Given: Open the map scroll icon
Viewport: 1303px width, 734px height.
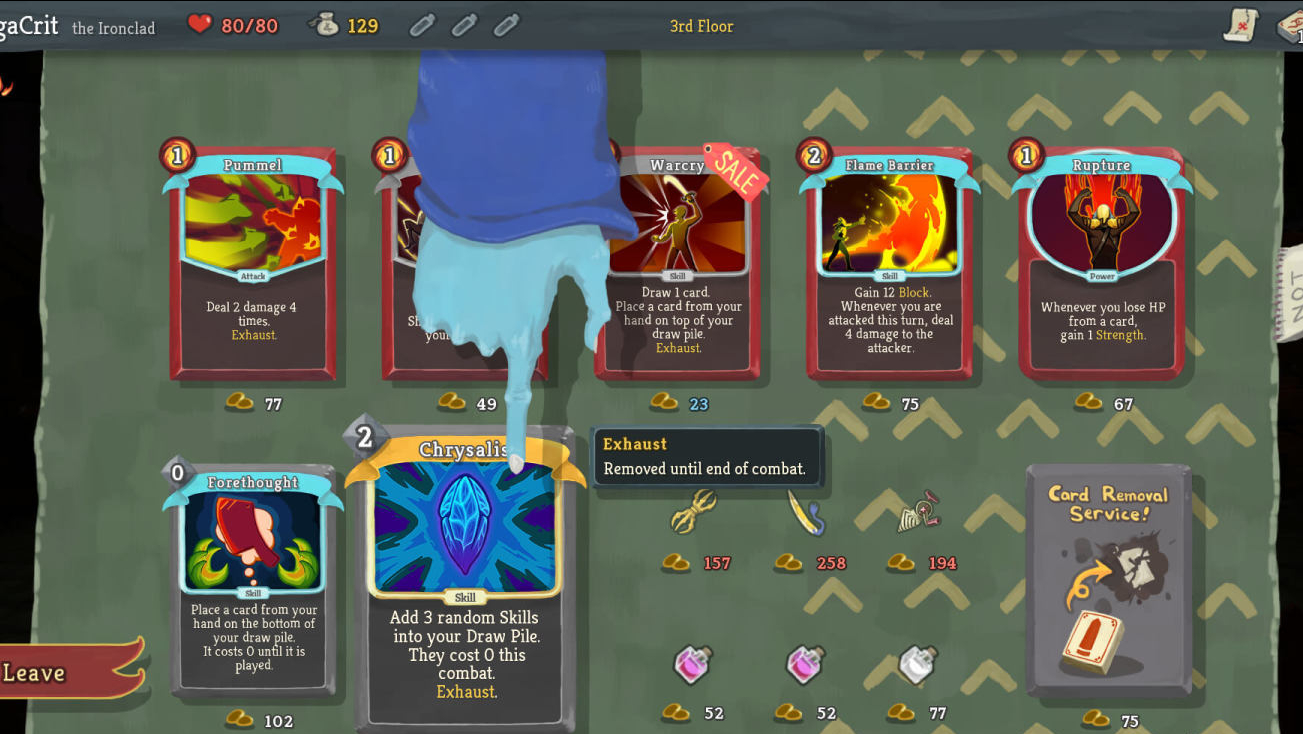Looking at the screenshot, I should point(1241,25).
